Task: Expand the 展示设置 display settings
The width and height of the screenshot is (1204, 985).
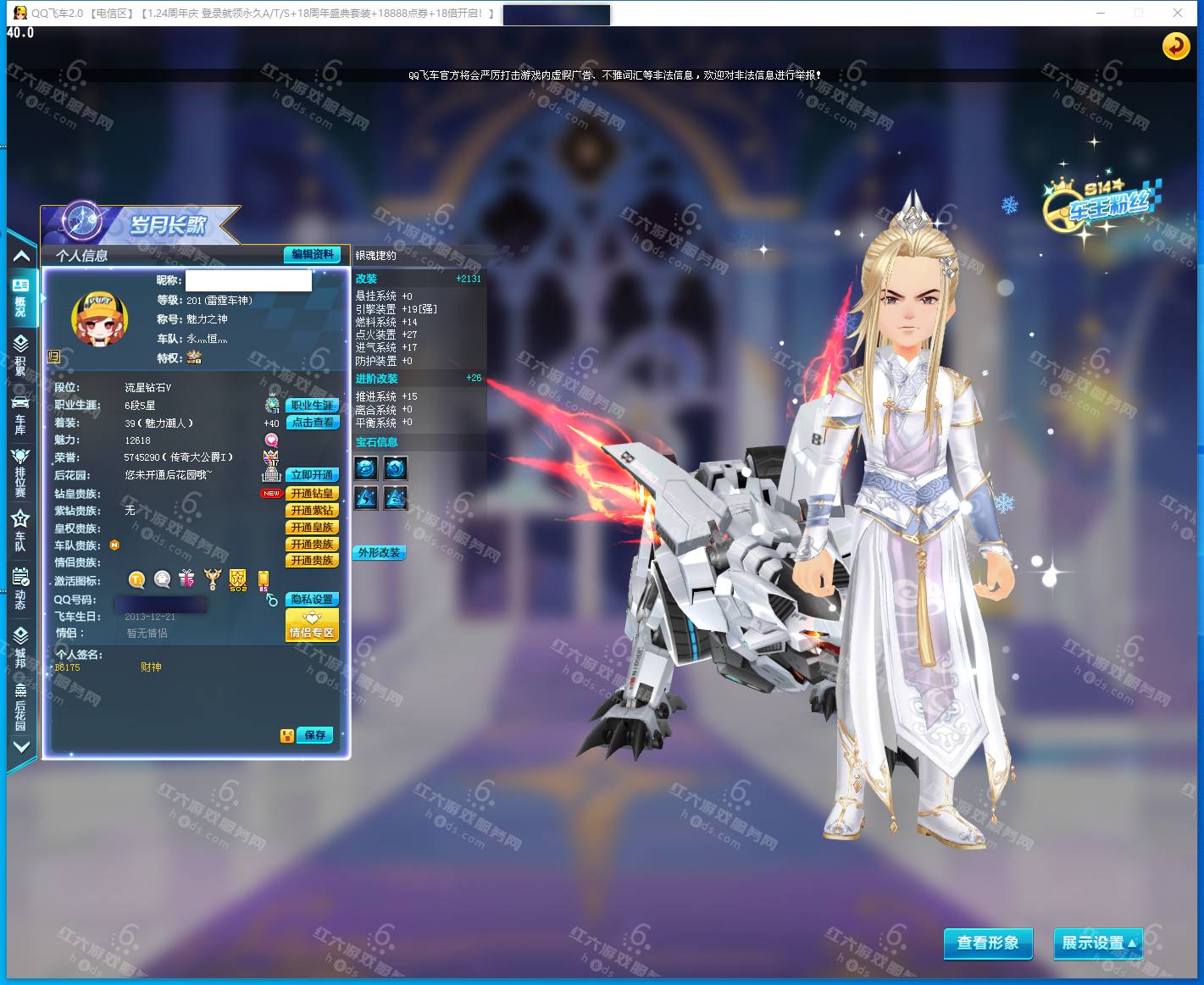Action: pos(1097,943)
